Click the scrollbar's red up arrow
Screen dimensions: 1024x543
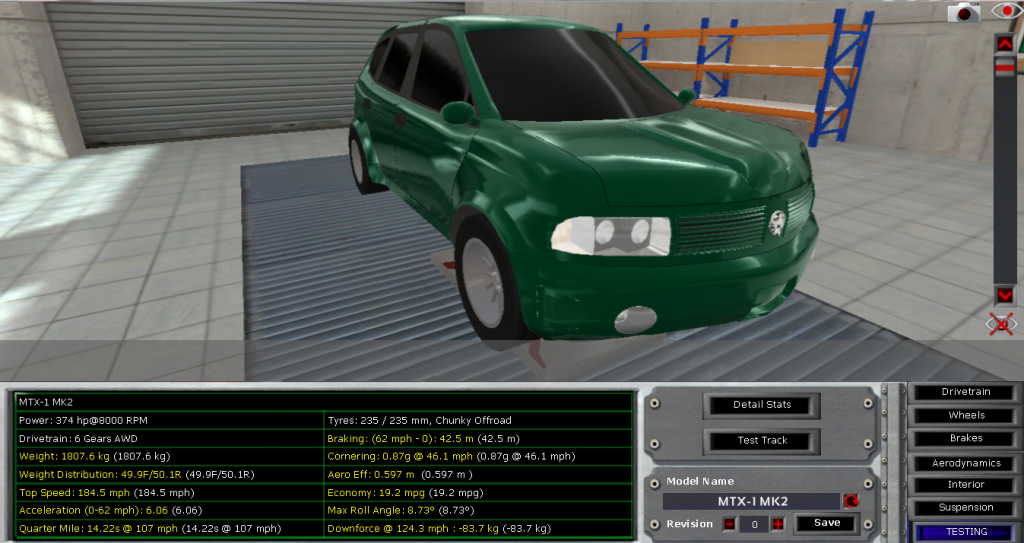point(1004,43)
